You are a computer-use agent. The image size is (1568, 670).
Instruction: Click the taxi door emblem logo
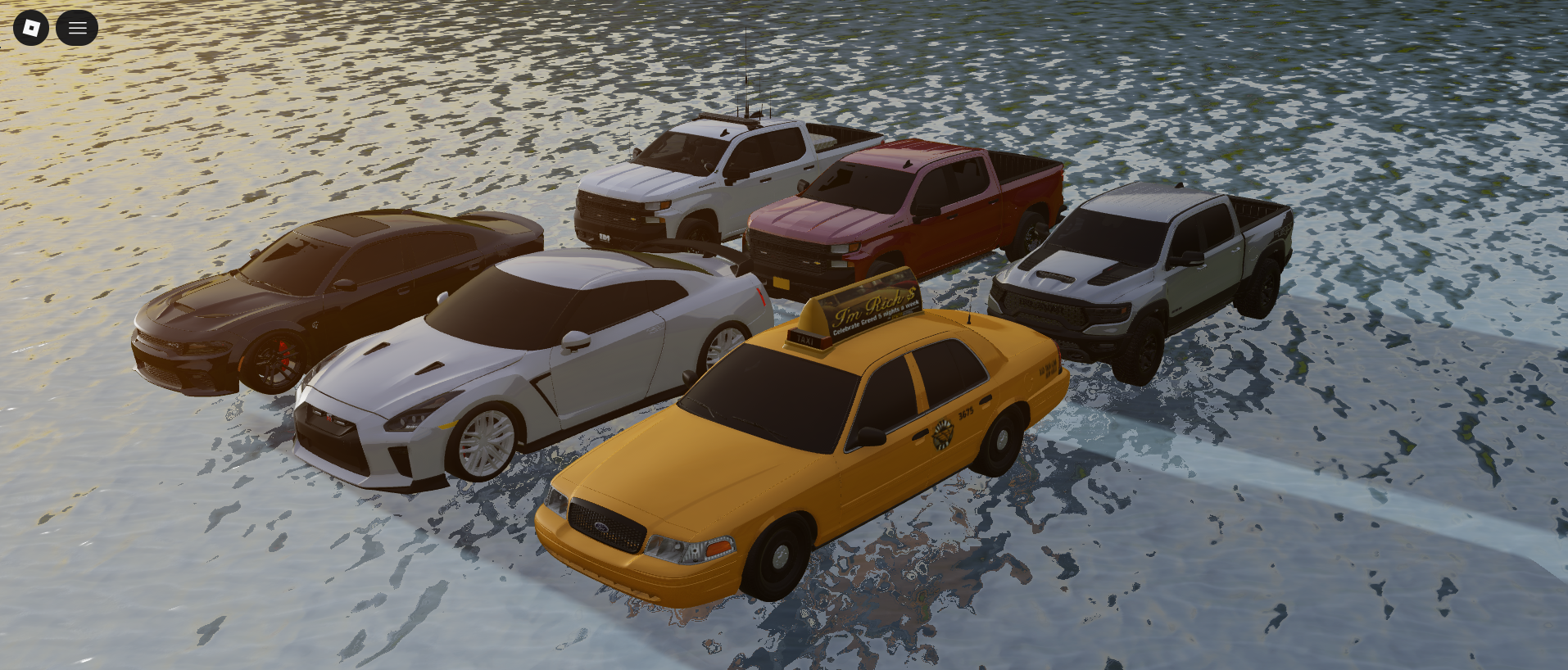coord(944,434)
